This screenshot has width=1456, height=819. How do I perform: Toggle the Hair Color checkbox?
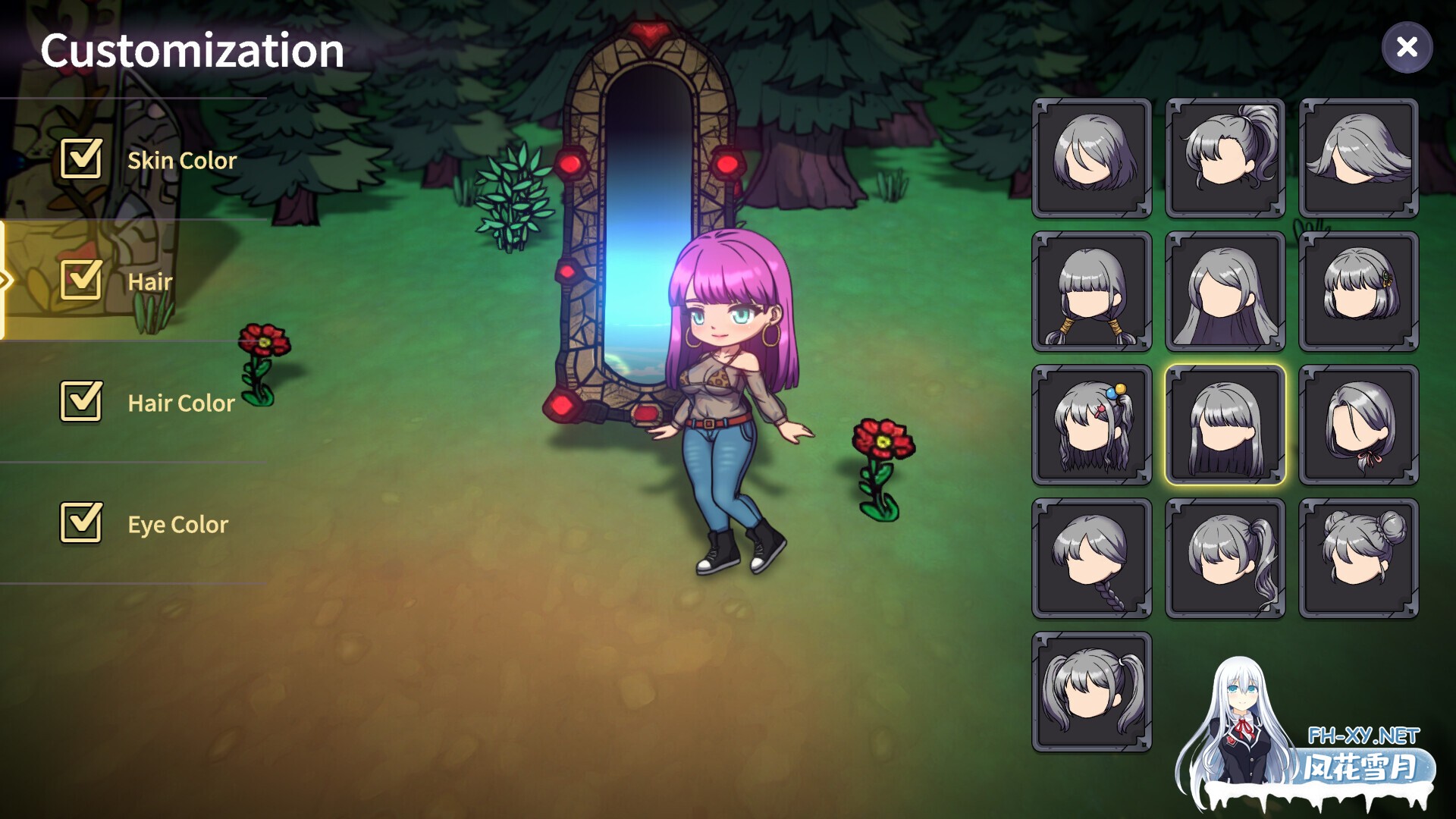tap(81, 402)
